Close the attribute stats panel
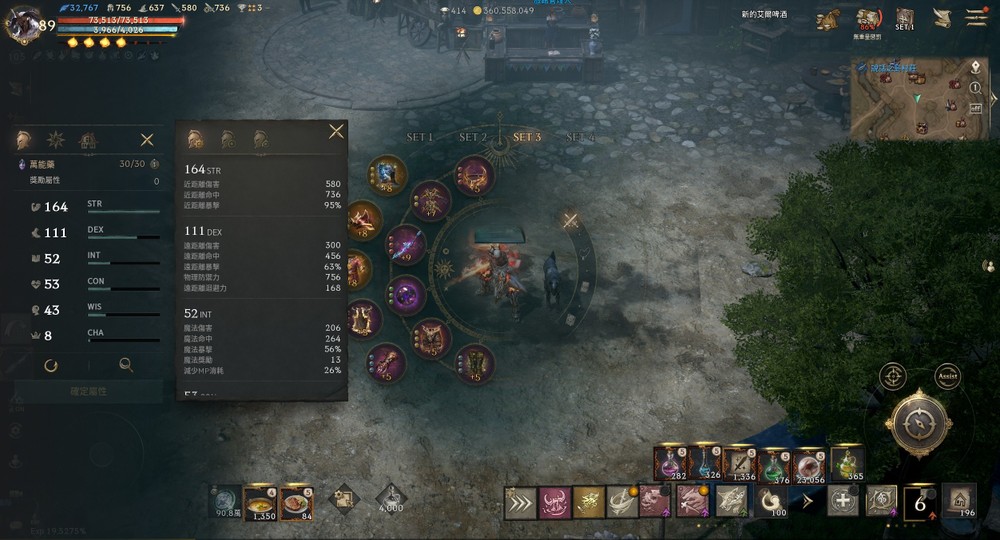 click(147, 140)
